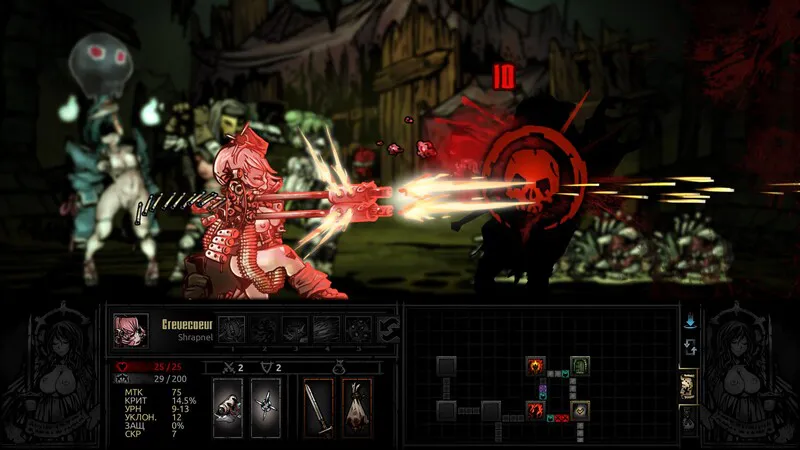Select the feathered bundle trinket slot
The width and height of the screenshot is (800, 450).
coord(356,407)
